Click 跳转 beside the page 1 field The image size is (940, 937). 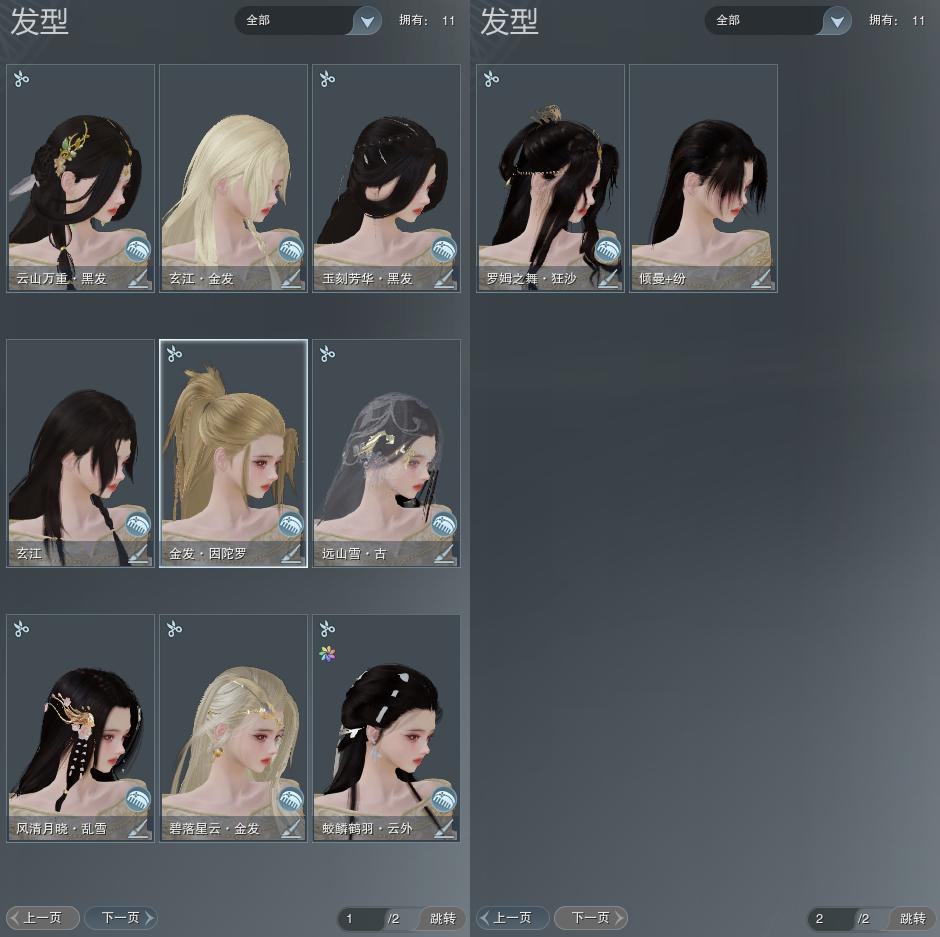tap(442, 919)
